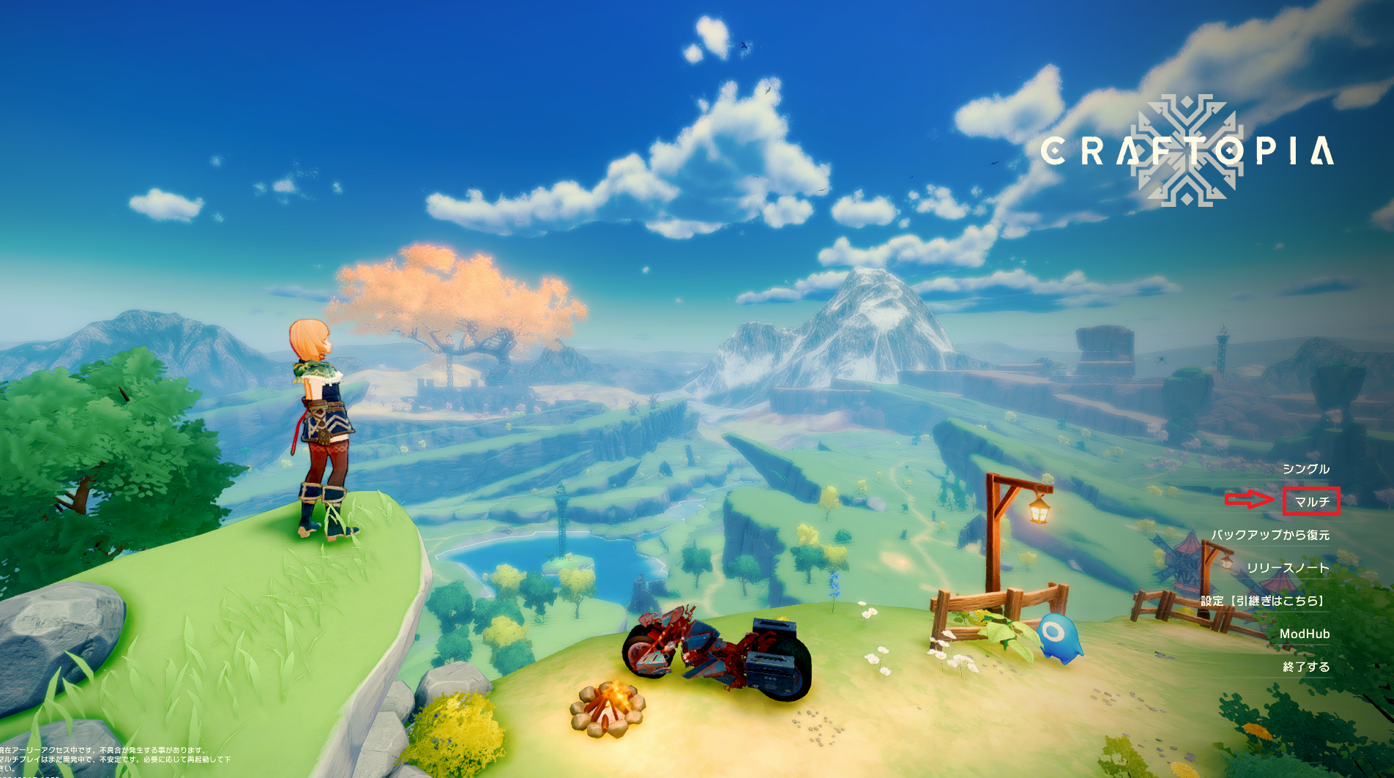The width and height of the screenshot is (1394, 778).
Task: Start single player via シングル
Action: (1305, 469)
